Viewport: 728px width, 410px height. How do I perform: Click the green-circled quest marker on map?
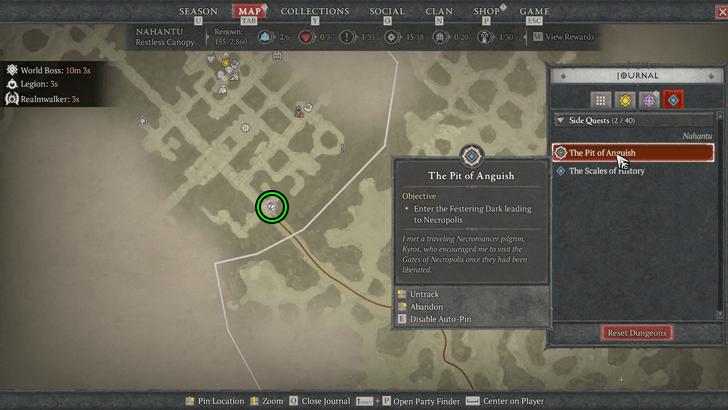click(x=271, y=207)
